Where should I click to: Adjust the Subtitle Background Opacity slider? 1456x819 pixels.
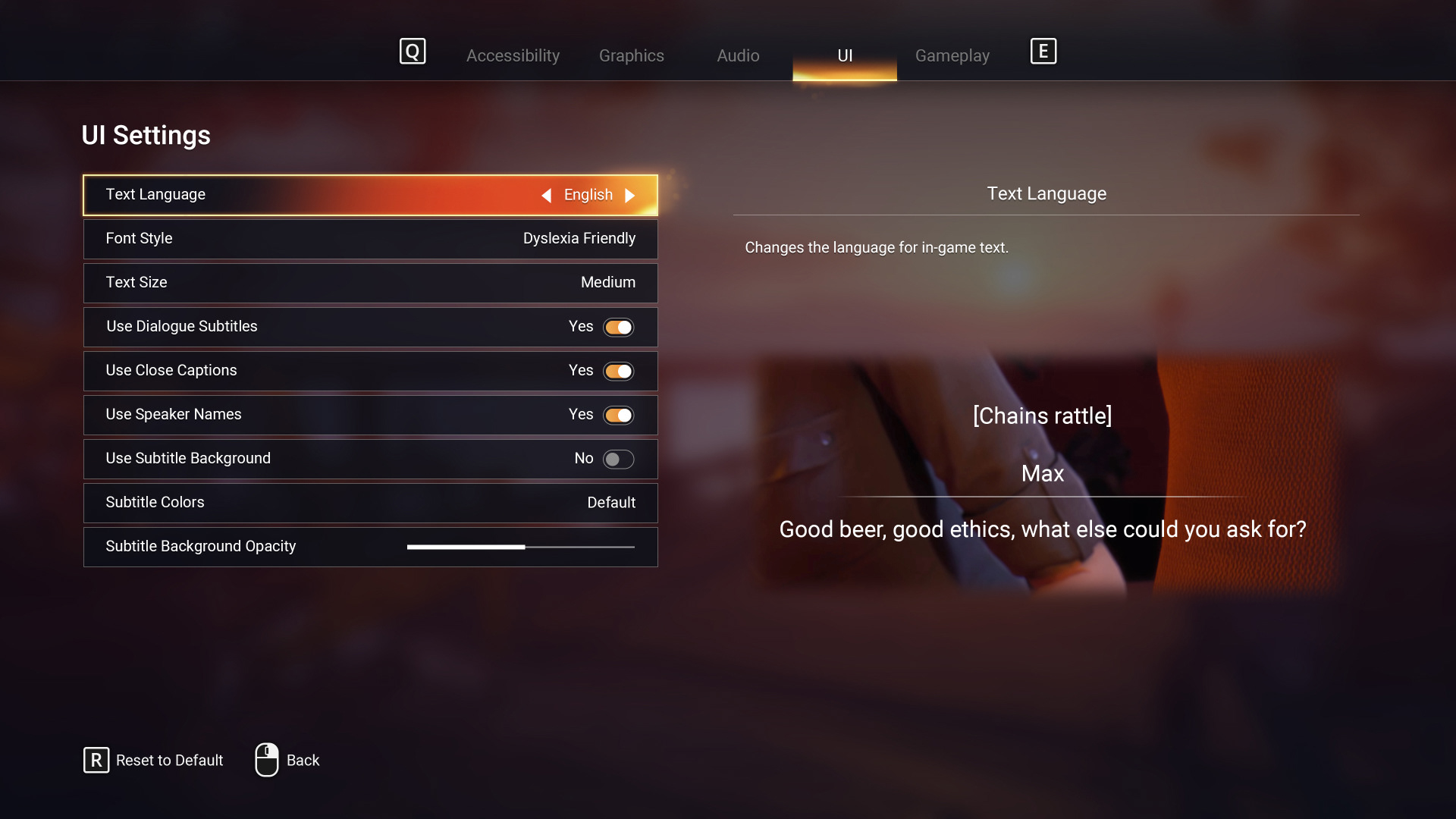click(x=522, y=546)
